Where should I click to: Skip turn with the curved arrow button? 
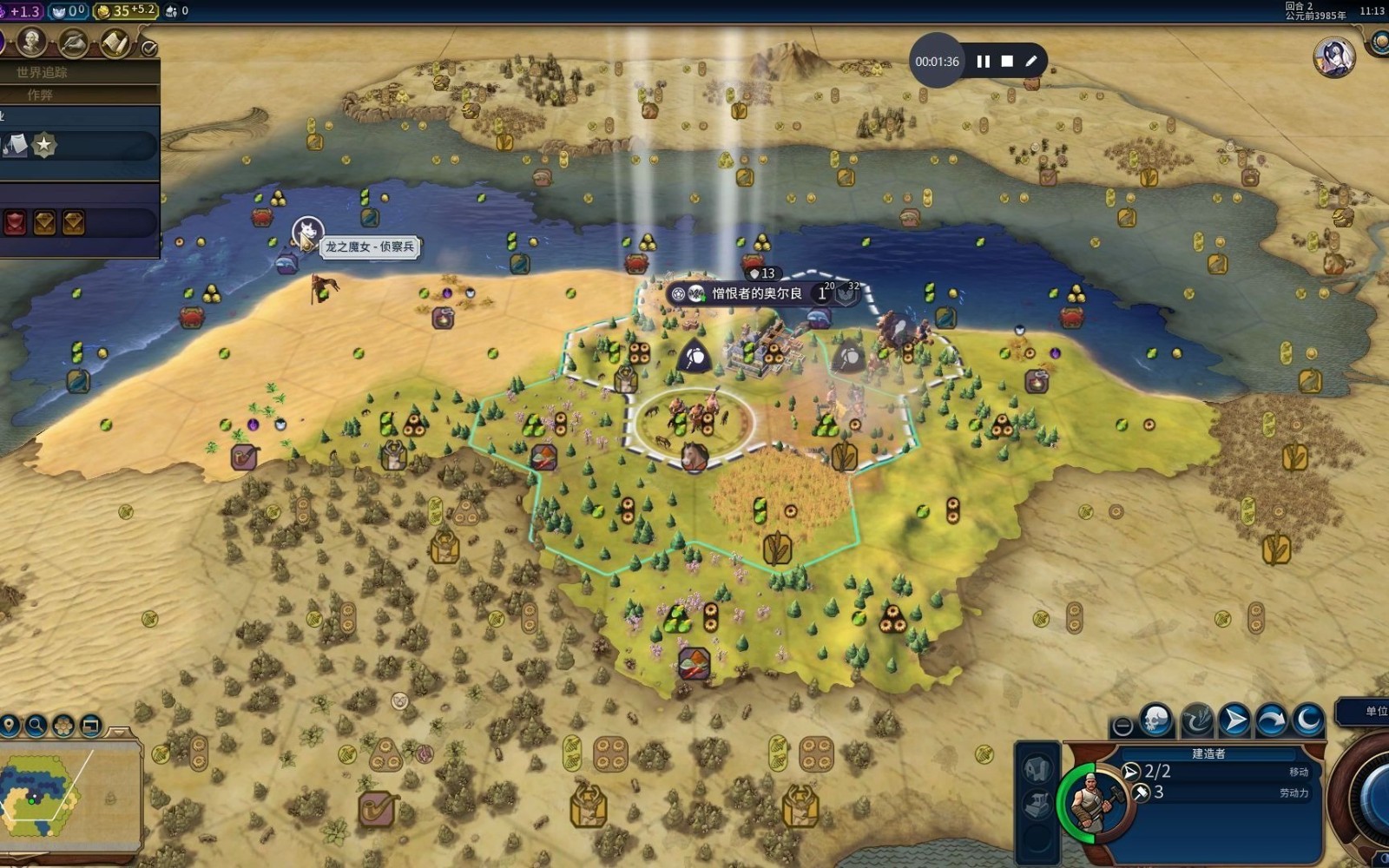[1271, 720]
